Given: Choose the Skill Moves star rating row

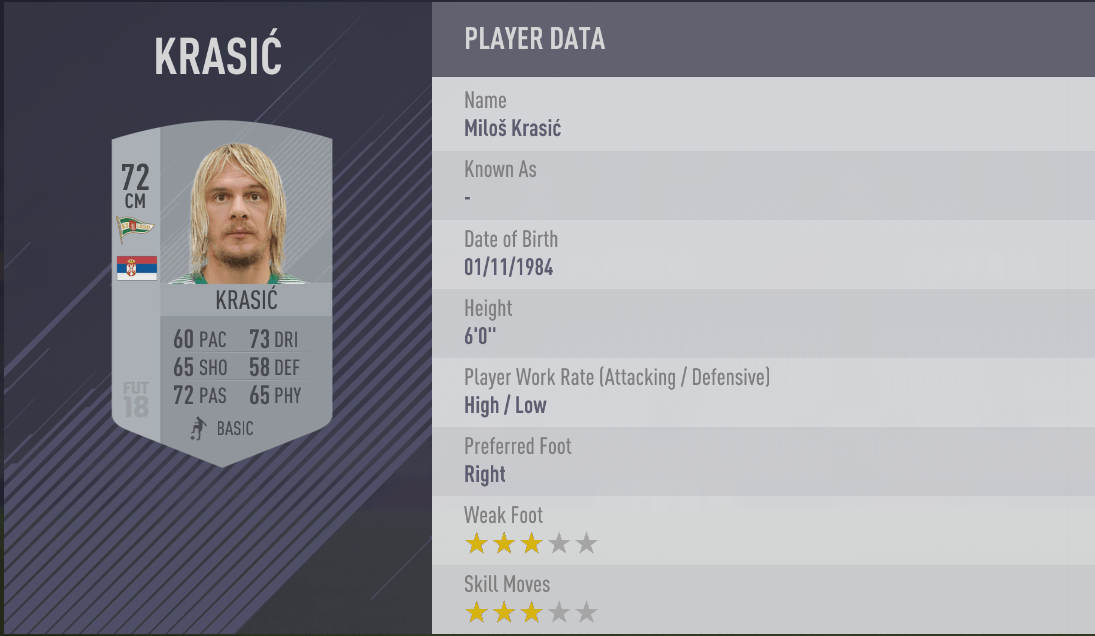Looking at the screenshot, I should point(762,599).
